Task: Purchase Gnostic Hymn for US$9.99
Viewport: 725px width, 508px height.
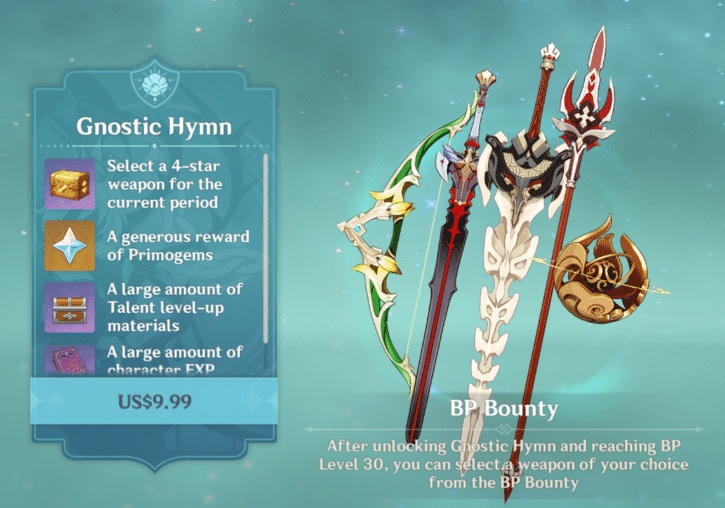Action: [x=154, y=403]
